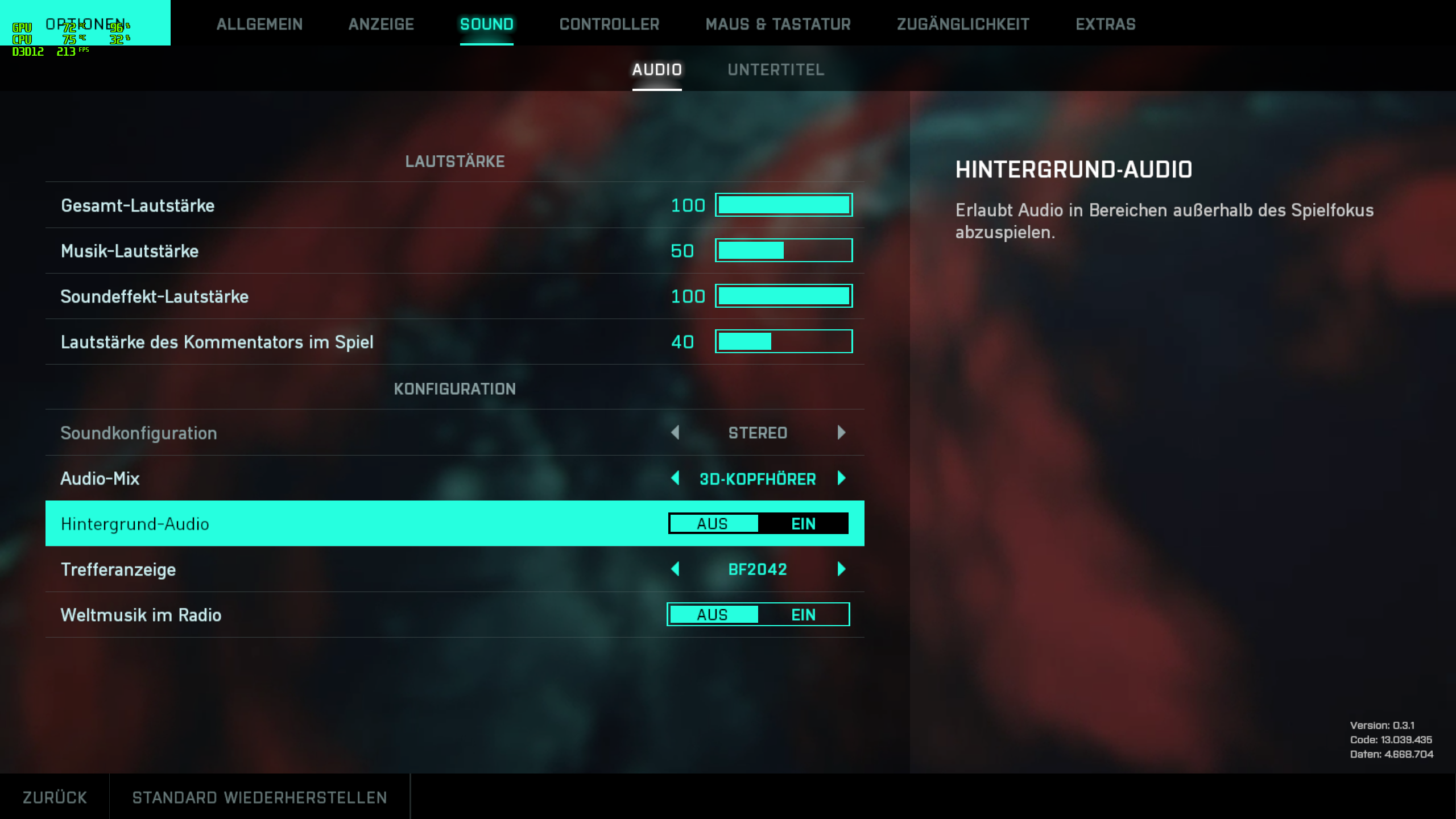Click right arrow next to BF2042
Screen dimensions: 1456x819
(x=841, y=569)
